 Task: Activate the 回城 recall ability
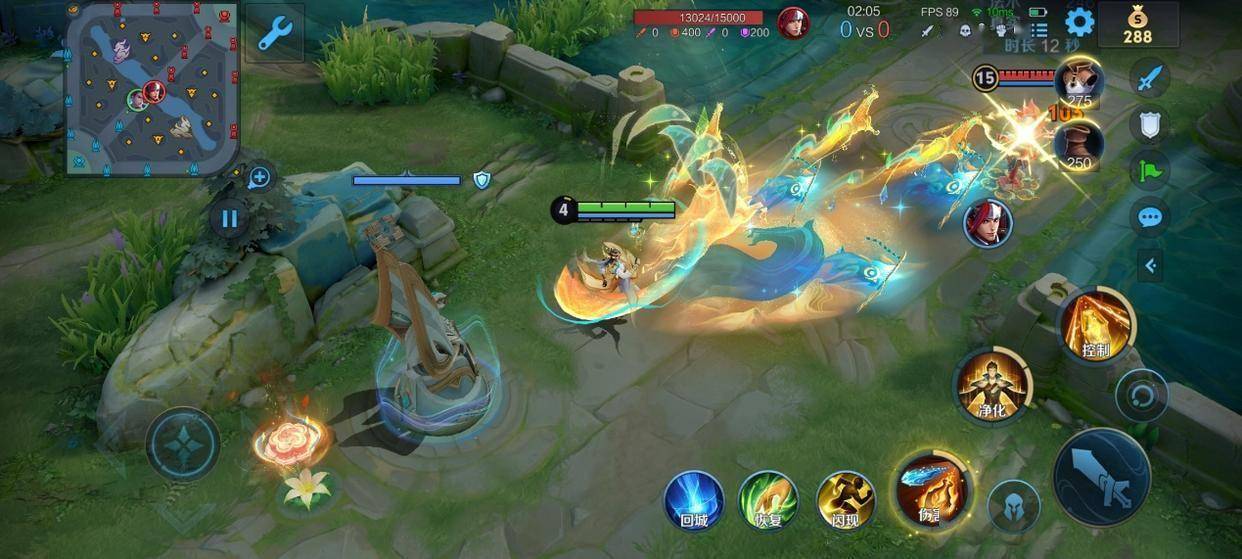tap(694, 500)
